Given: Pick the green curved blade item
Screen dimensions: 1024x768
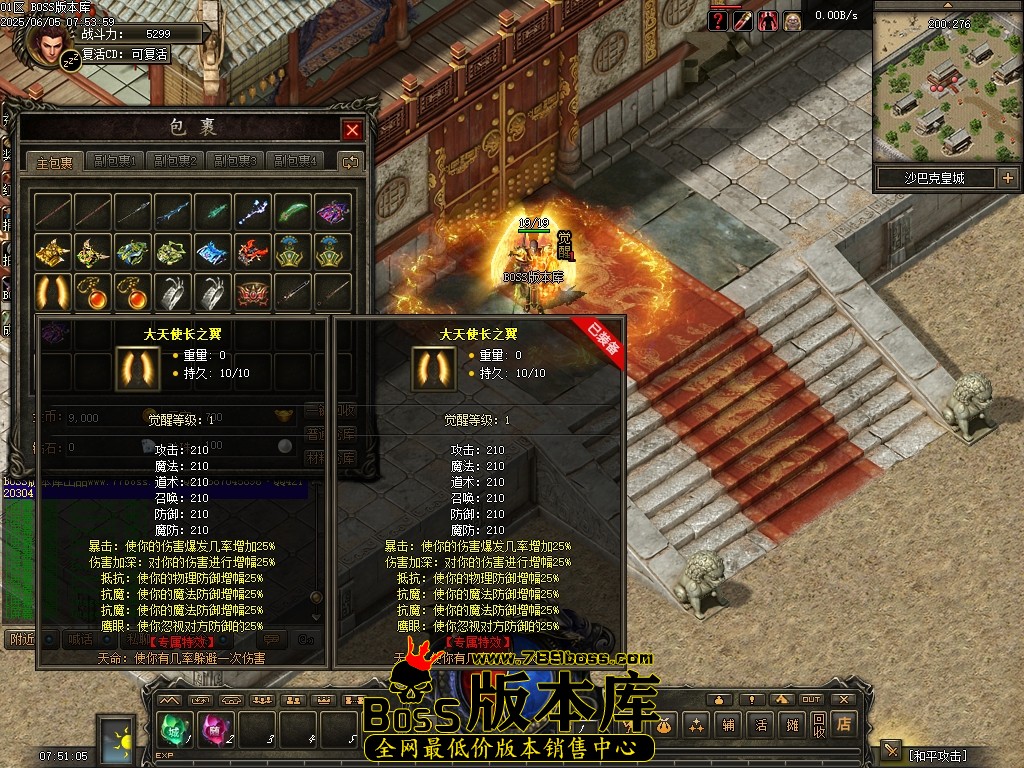Looking at the screenshot, I should click(292, 211).
